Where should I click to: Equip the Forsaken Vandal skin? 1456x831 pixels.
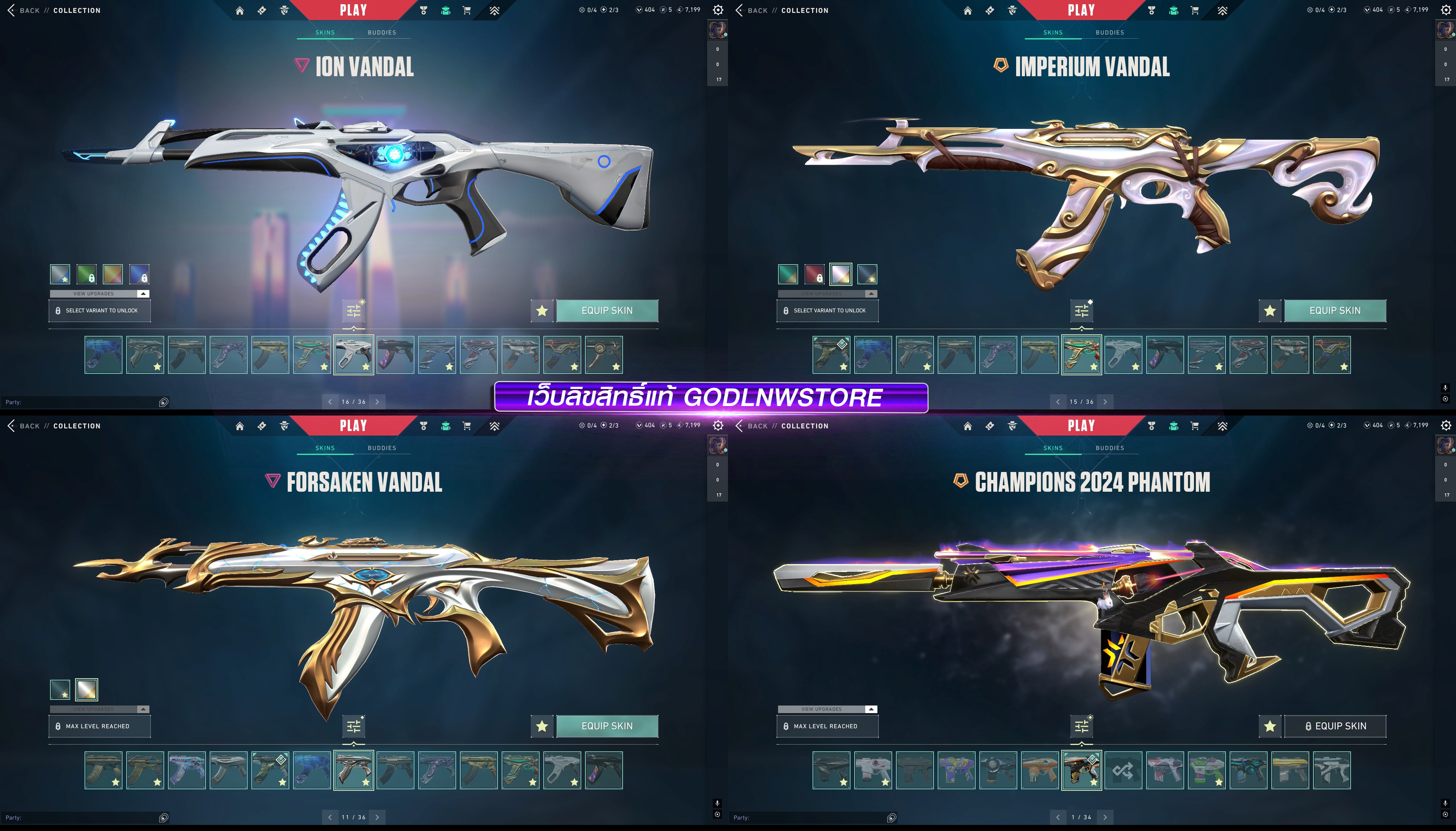(x=607, y=726)
